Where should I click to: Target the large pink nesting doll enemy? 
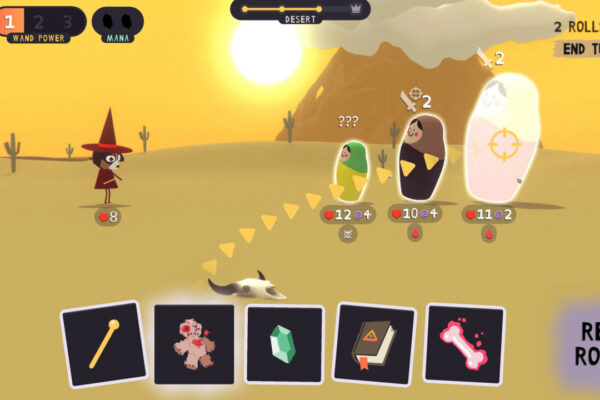coord(503,140)
